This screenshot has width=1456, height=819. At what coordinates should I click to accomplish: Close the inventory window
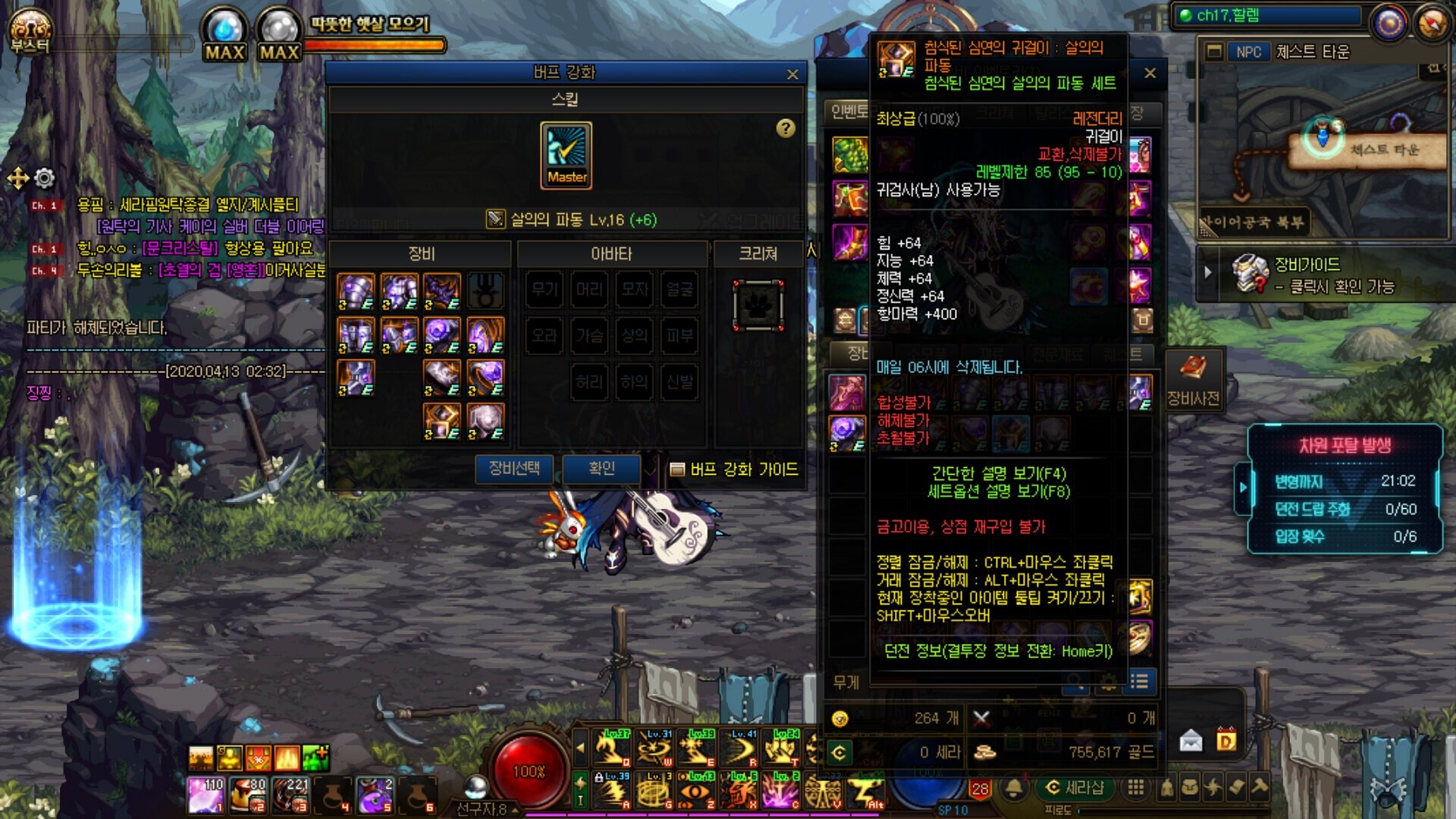click(1150, 74)
